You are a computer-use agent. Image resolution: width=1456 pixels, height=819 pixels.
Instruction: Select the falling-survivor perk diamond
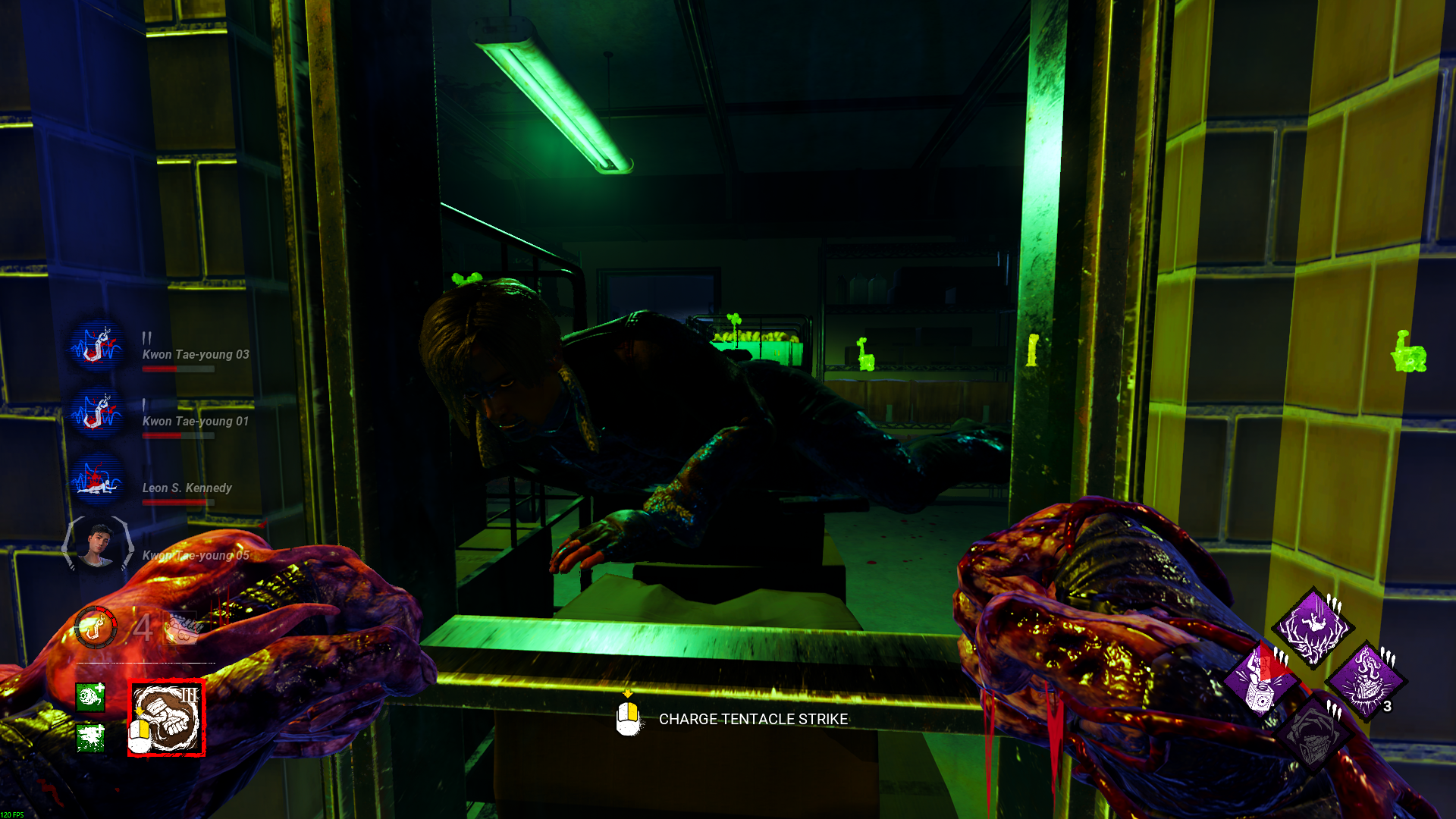pos(1313,627)
